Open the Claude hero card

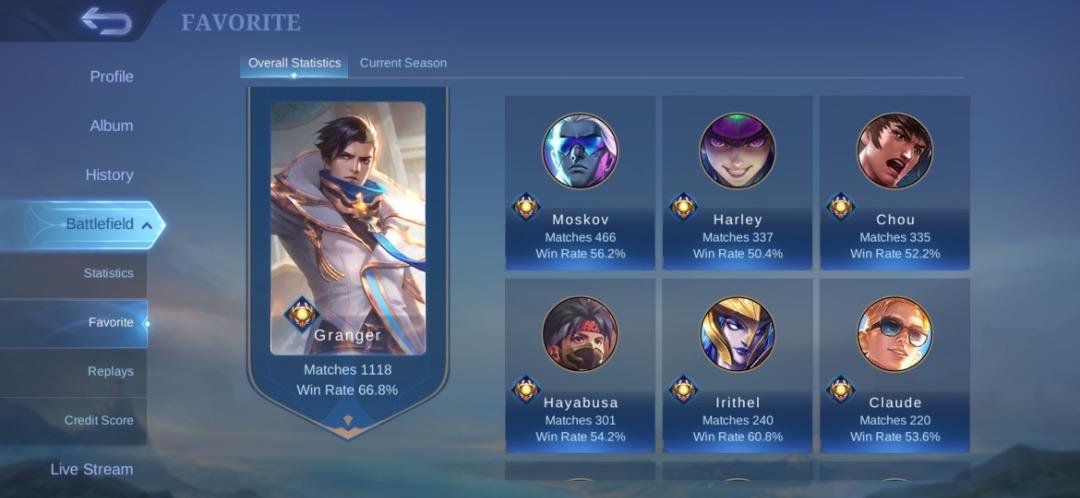895,365
